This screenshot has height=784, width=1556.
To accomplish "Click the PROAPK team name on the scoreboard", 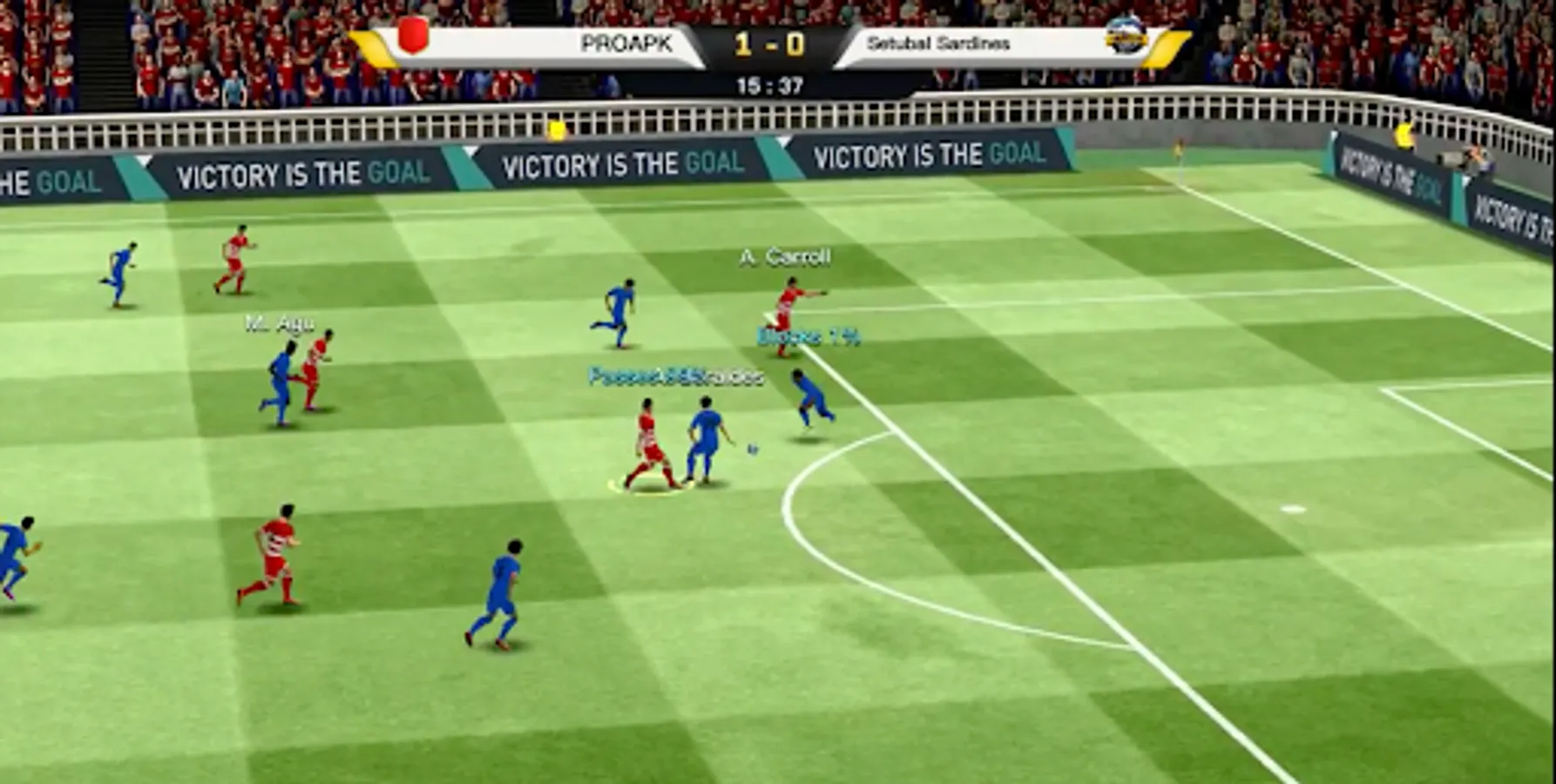I will [627, 40].
